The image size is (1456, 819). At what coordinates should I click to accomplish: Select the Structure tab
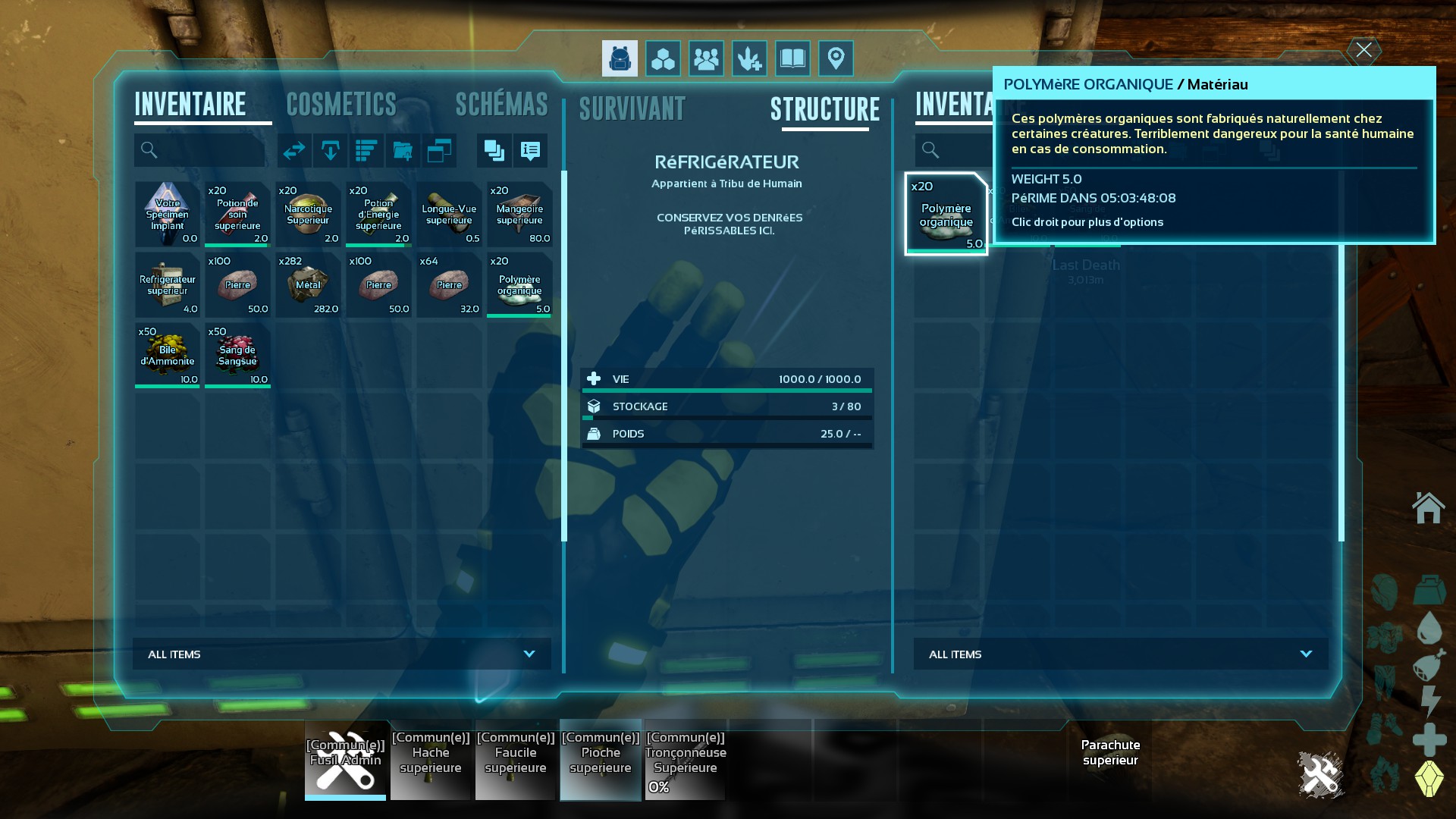pos(825,109)
